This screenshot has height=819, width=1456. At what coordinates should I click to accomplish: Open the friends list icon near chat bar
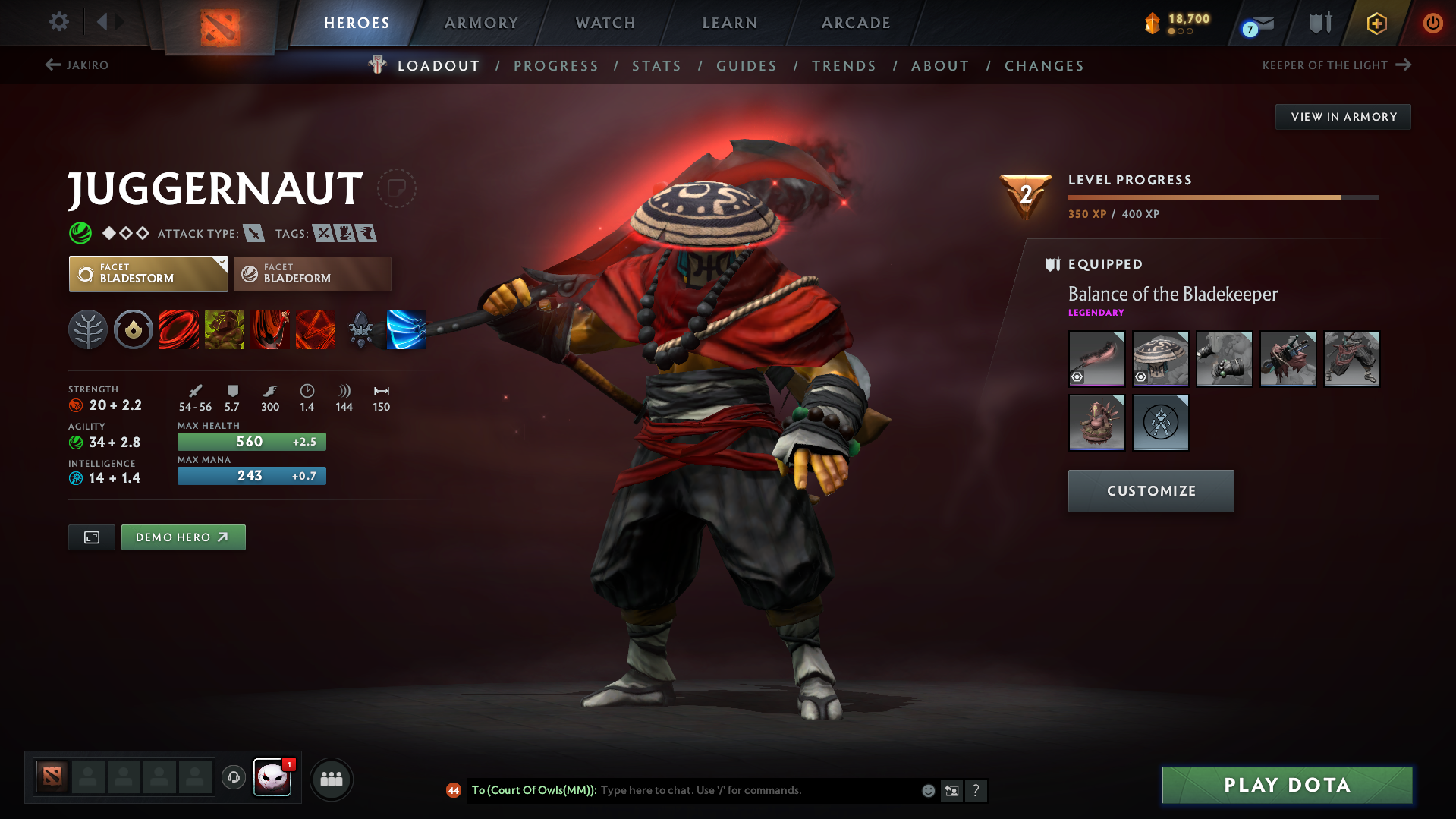[x=332, y=779]
